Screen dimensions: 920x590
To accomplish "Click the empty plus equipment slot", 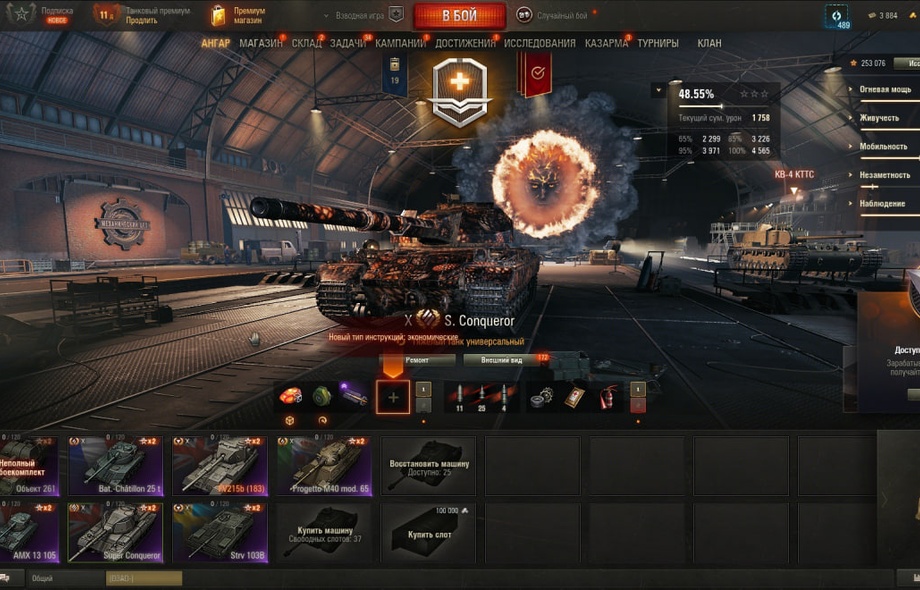I will [393, 397].
